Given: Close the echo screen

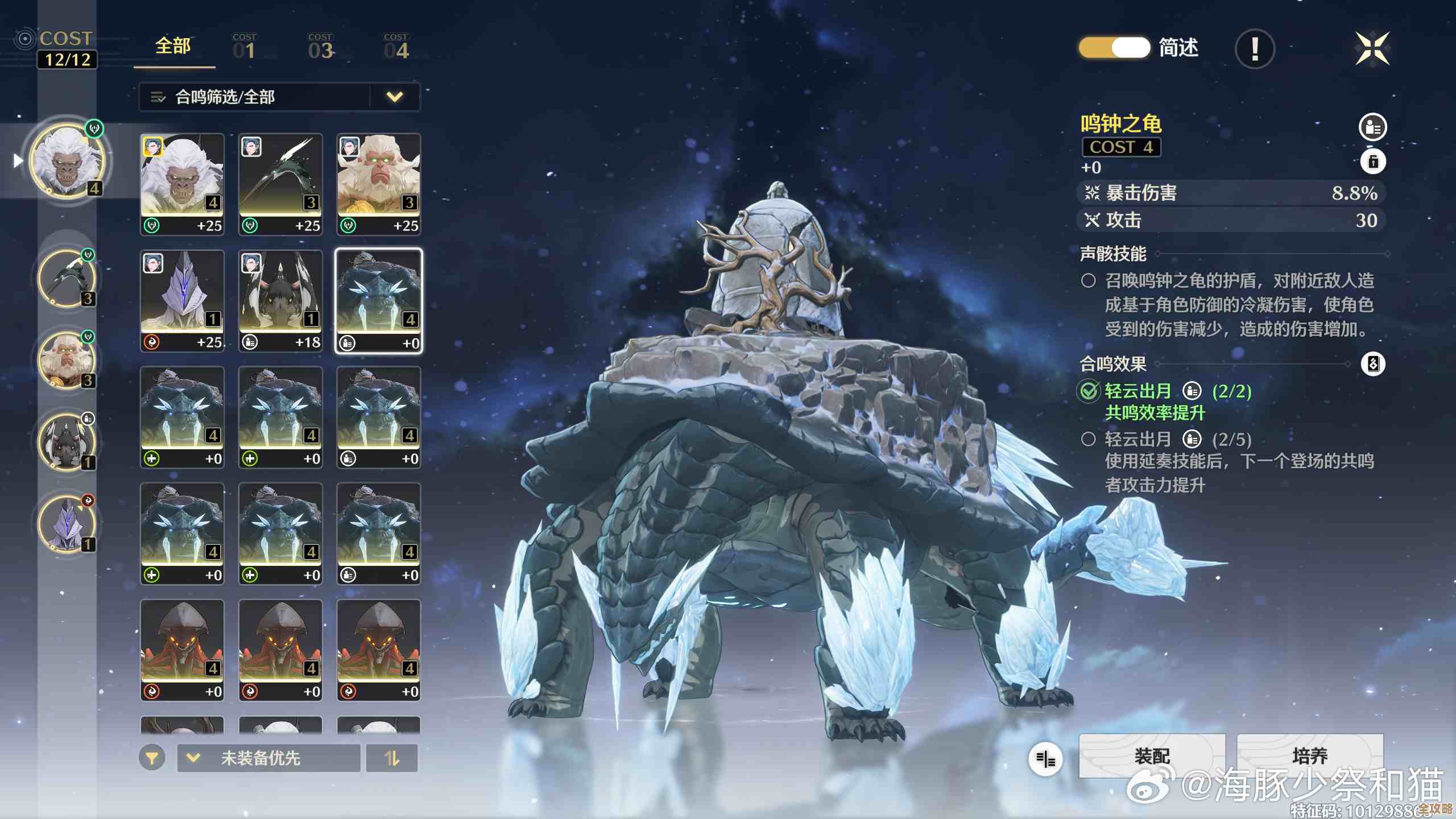Looking at the screenshot, I should point(1372,49).
